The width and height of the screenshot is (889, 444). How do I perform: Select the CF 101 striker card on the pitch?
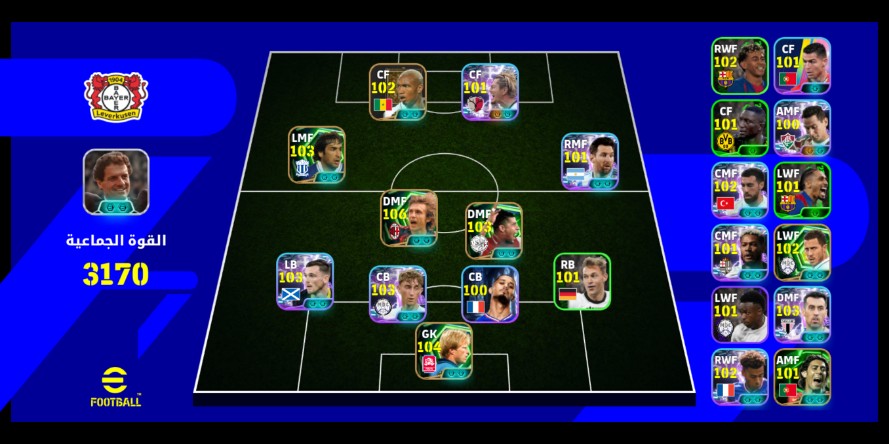click(490, 93)
